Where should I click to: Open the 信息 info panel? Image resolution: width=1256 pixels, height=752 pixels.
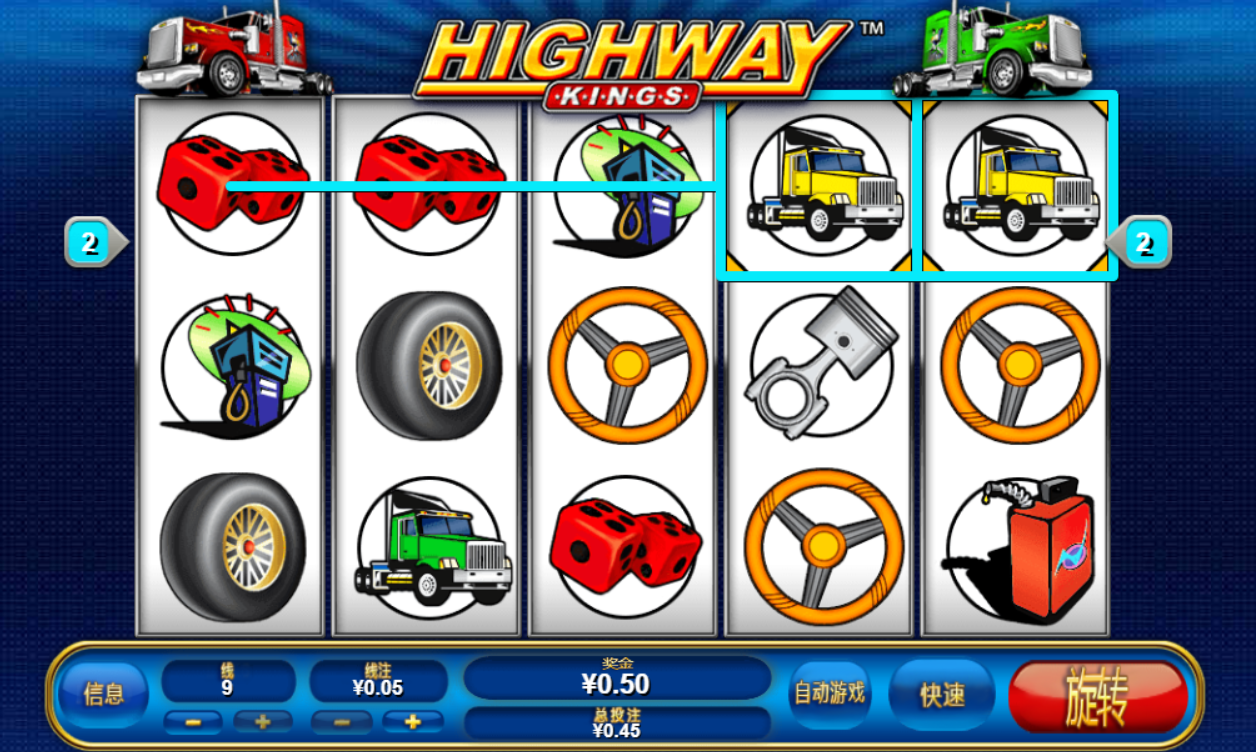click(x=104, y=694)
